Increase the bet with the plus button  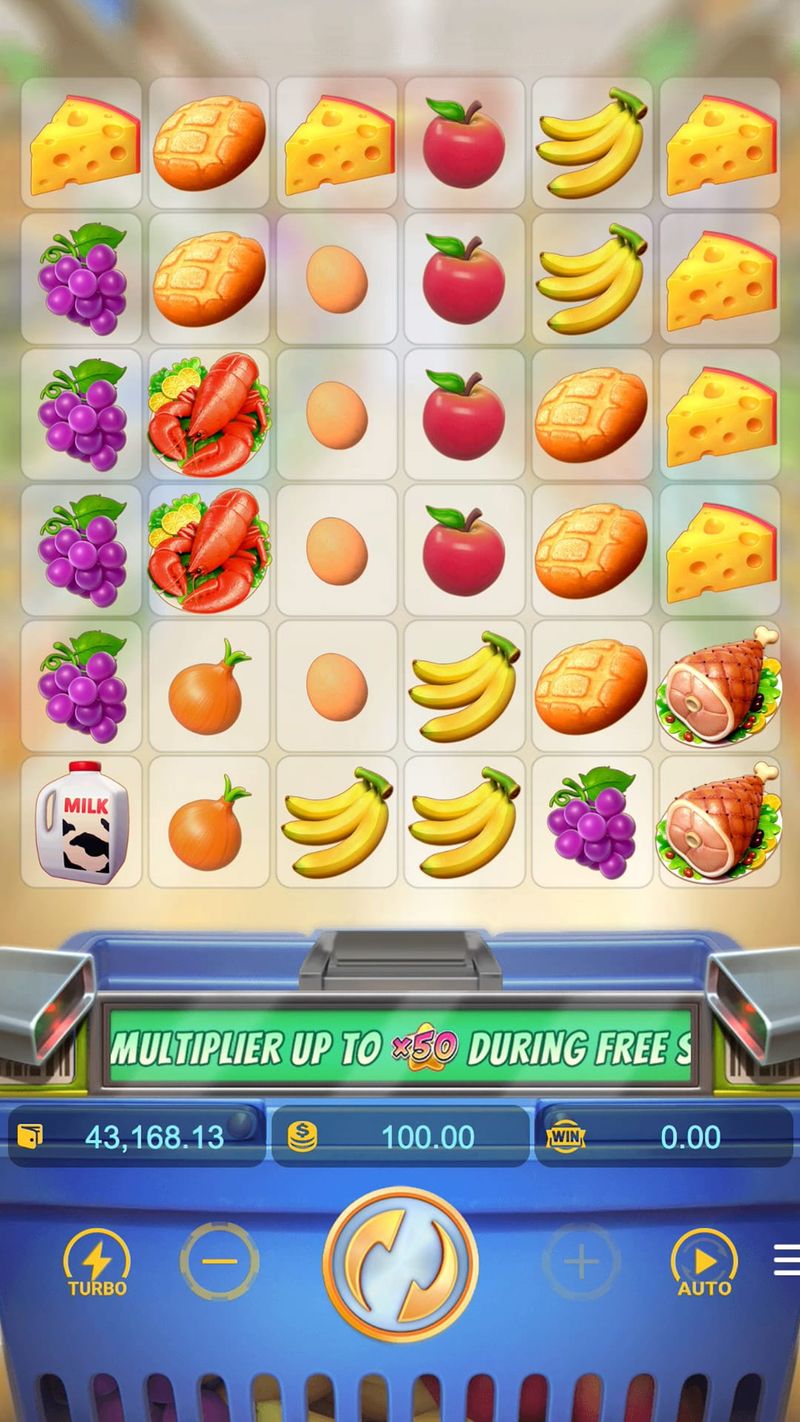coord(581,1262)
